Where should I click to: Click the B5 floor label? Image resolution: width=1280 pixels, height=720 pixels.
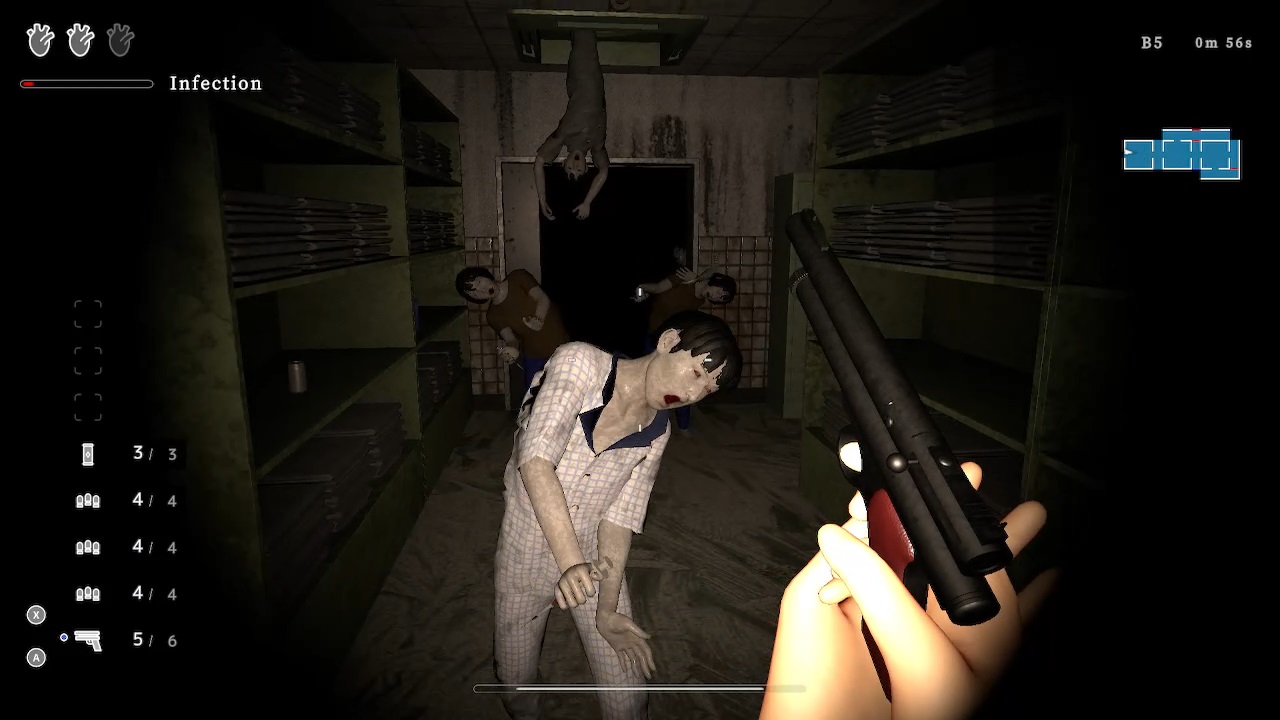click(x=1151, y=43)
